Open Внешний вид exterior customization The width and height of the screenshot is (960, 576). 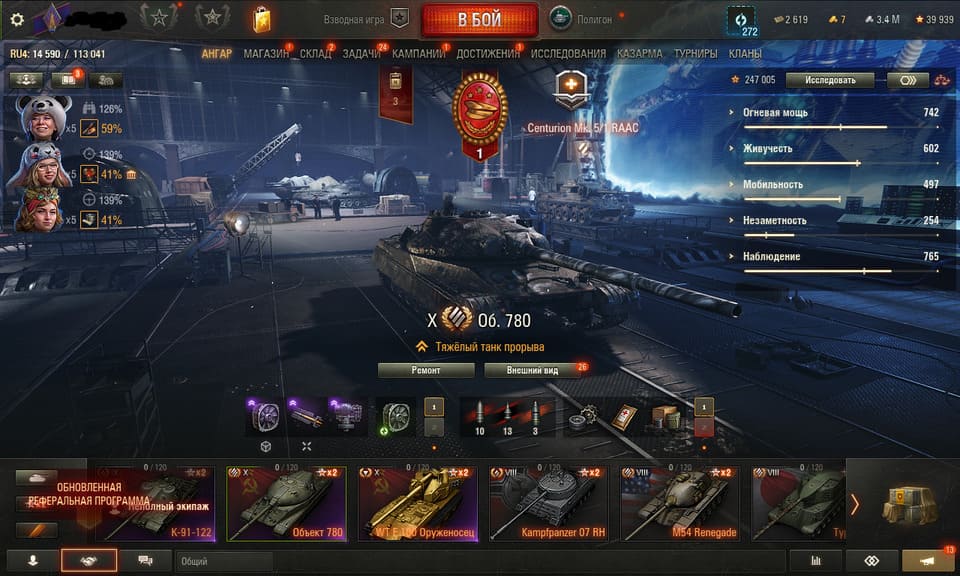pyautogui.click(x=535, y=370)
